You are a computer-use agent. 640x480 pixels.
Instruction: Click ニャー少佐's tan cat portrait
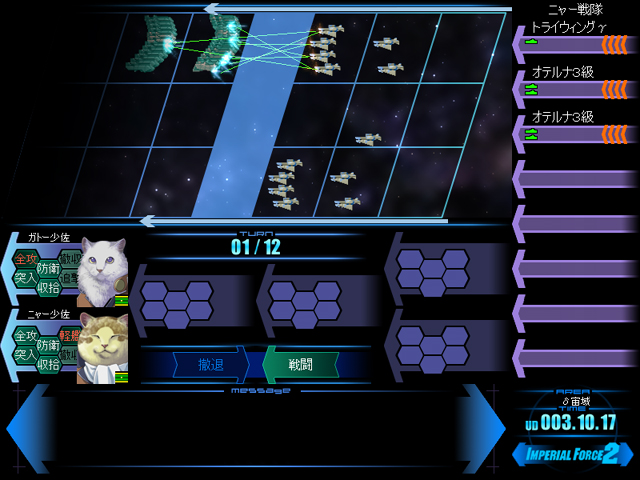[x=102, y=347]
